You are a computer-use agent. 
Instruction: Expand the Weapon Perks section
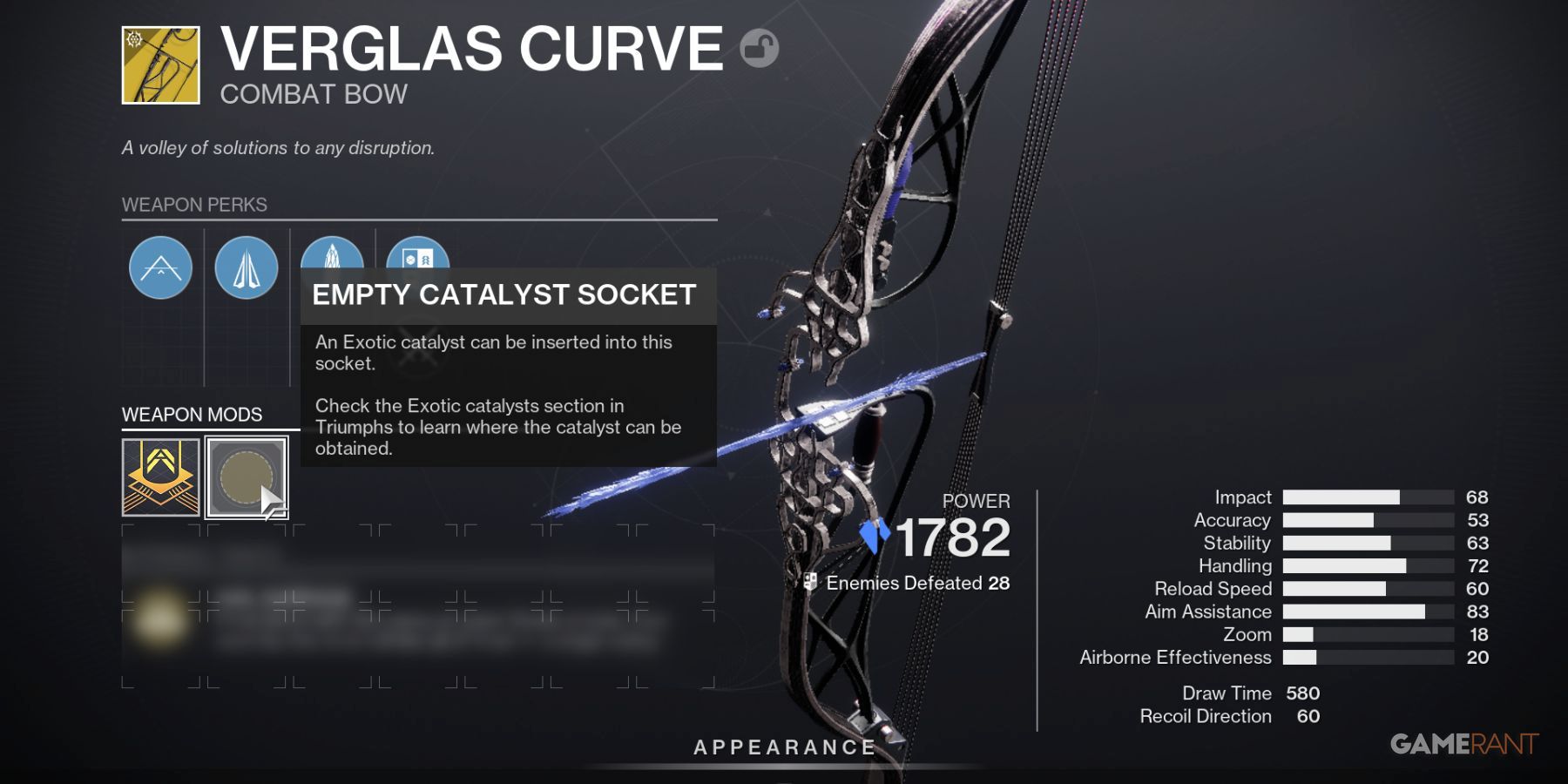click(193, 206)
